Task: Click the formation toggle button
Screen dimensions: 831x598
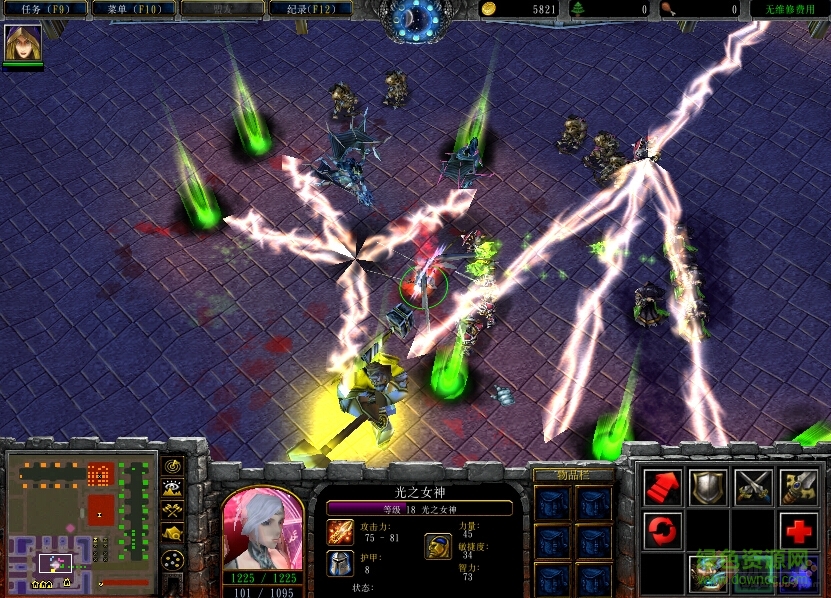Action: coord(173,558)
